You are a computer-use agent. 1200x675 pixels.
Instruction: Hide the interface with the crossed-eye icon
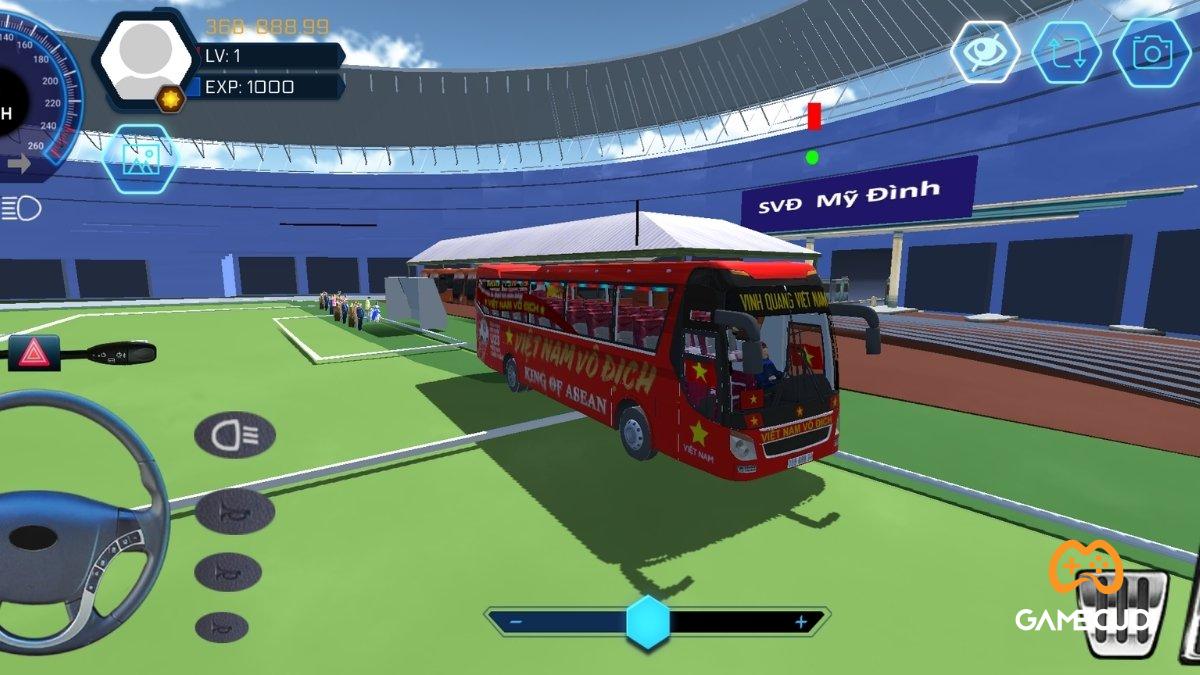point(984,52)
